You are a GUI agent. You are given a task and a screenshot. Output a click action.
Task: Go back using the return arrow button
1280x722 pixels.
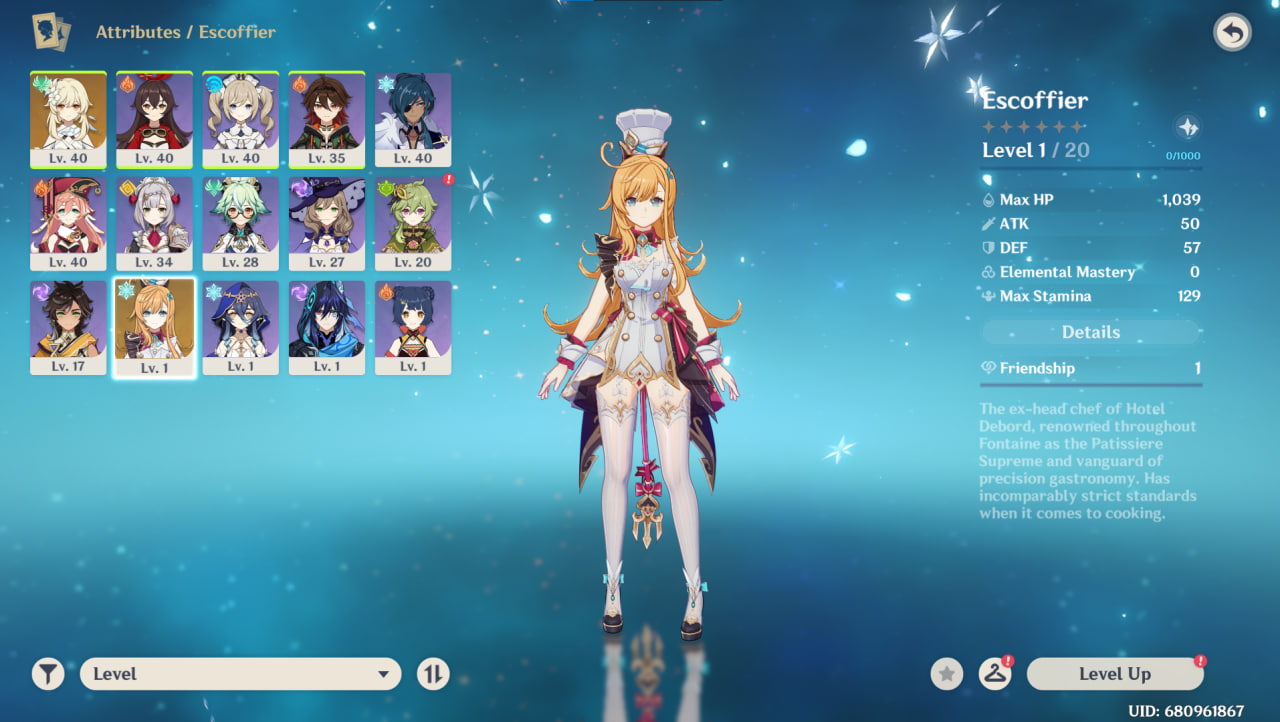tap(1232, 33)
